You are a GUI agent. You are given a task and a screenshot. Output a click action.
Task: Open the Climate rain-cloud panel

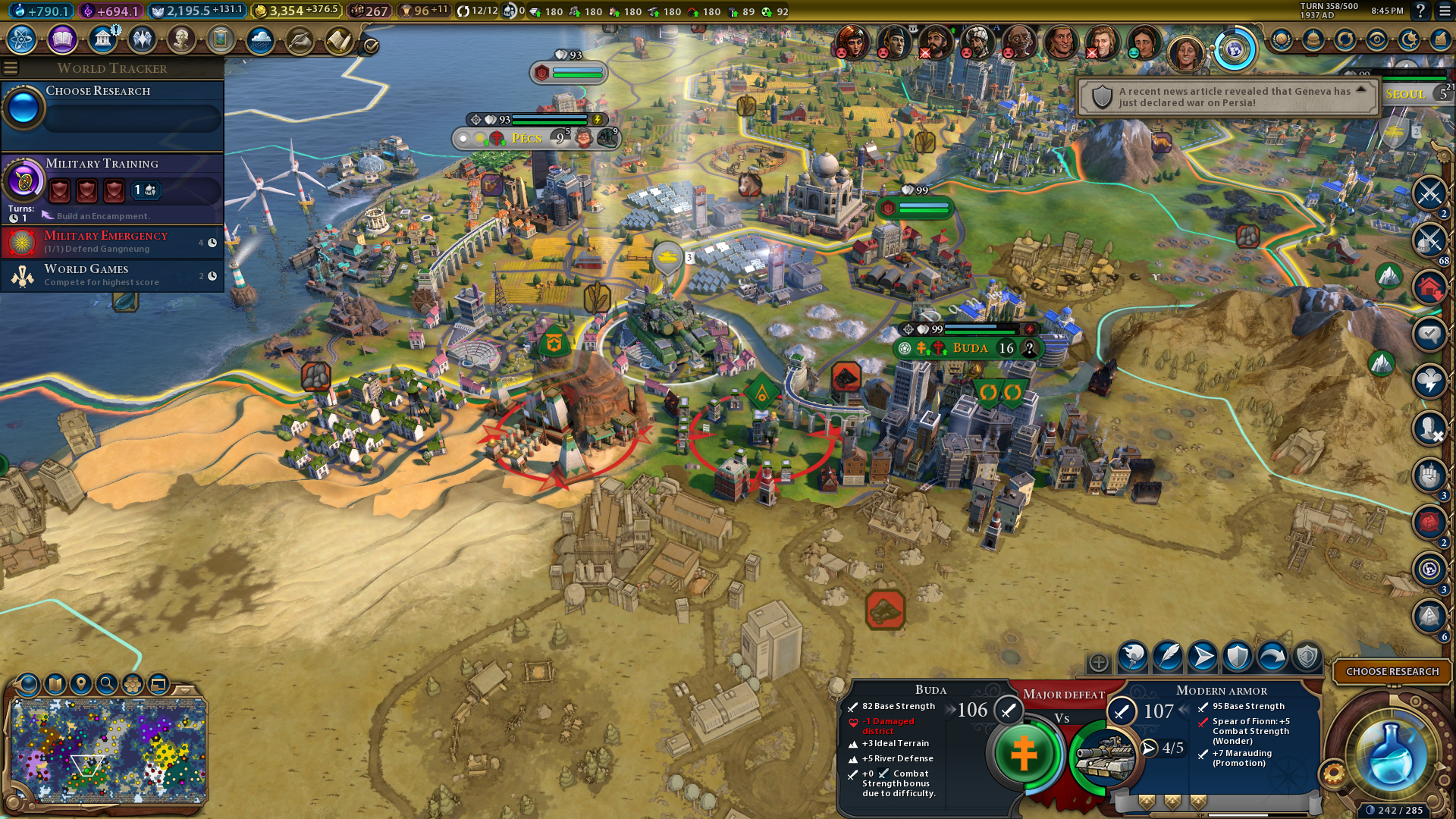click(x=260, y=39)
